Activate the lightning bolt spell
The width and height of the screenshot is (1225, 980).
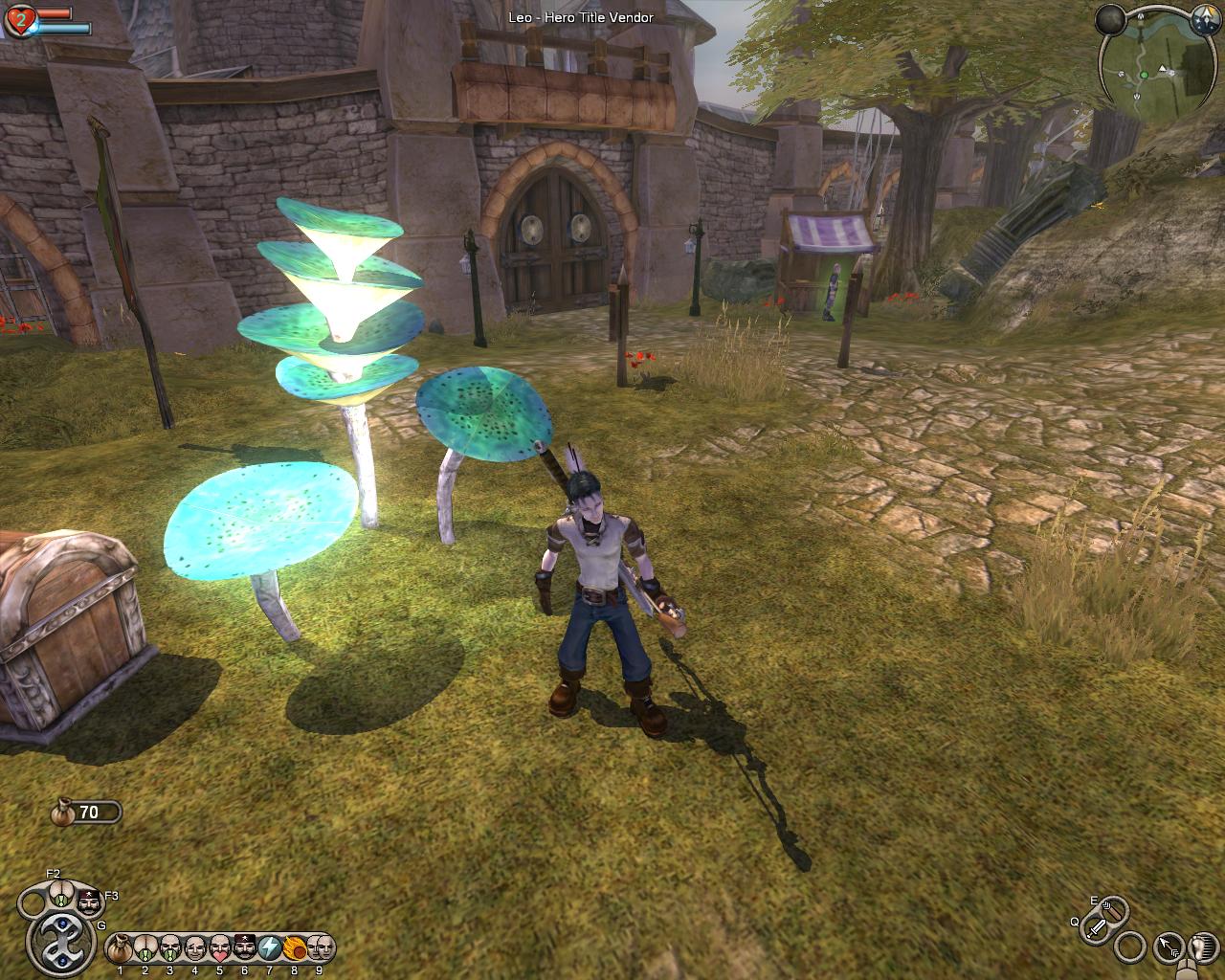pos(270,948)
